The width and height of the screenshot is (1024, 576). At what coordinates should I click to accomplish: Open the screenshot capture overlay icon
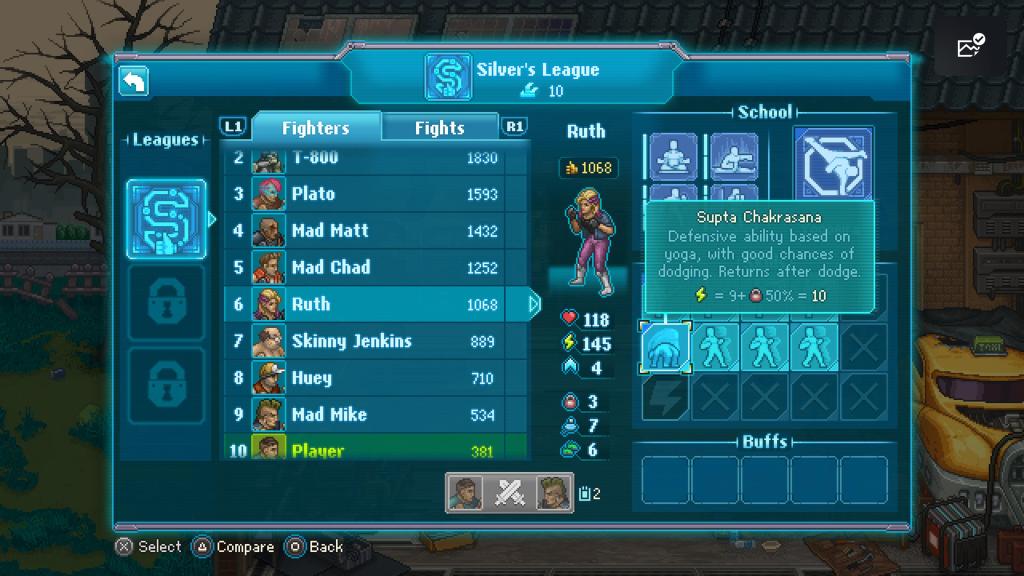[970, 46]
